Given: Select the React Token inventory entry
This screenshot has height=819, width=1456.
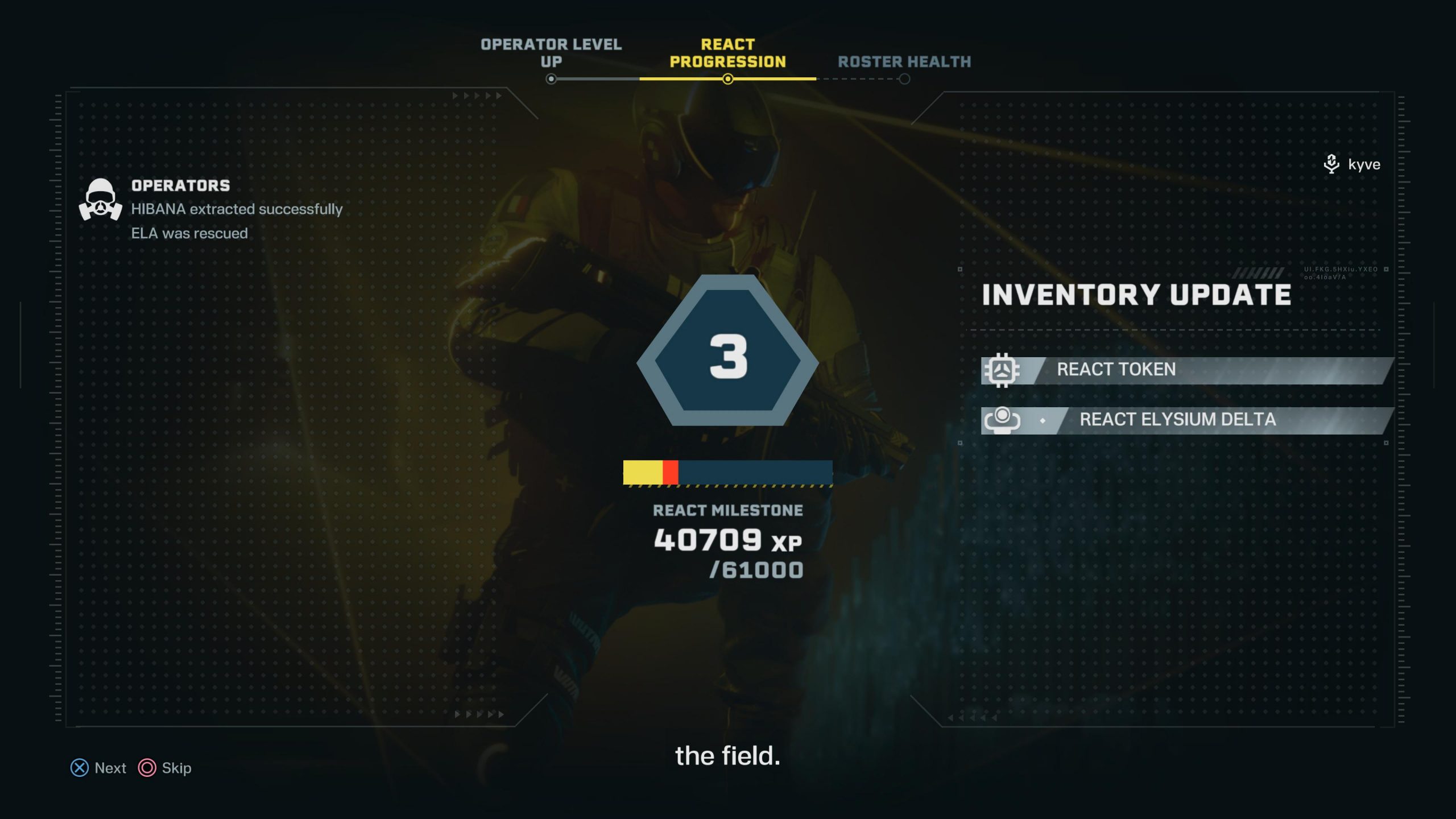Looking at the screenshot, I should [1186, 370].
